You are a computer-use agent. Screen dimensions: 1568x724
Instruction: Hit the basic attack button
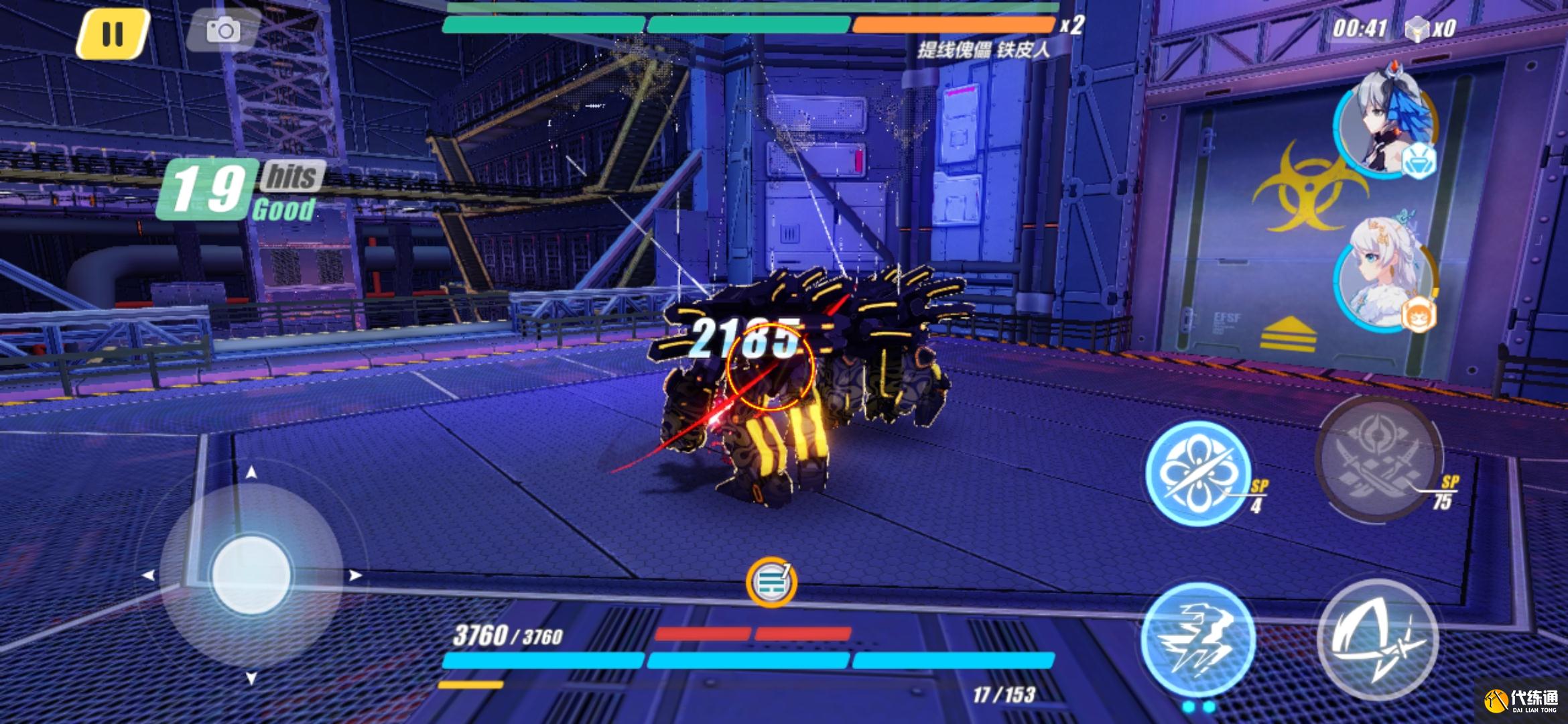[1377, 640]
